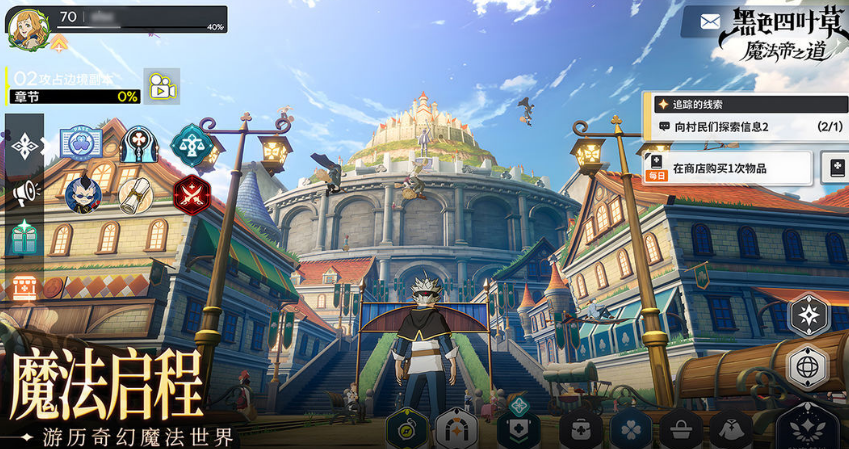Open the green scales icon

188,146
